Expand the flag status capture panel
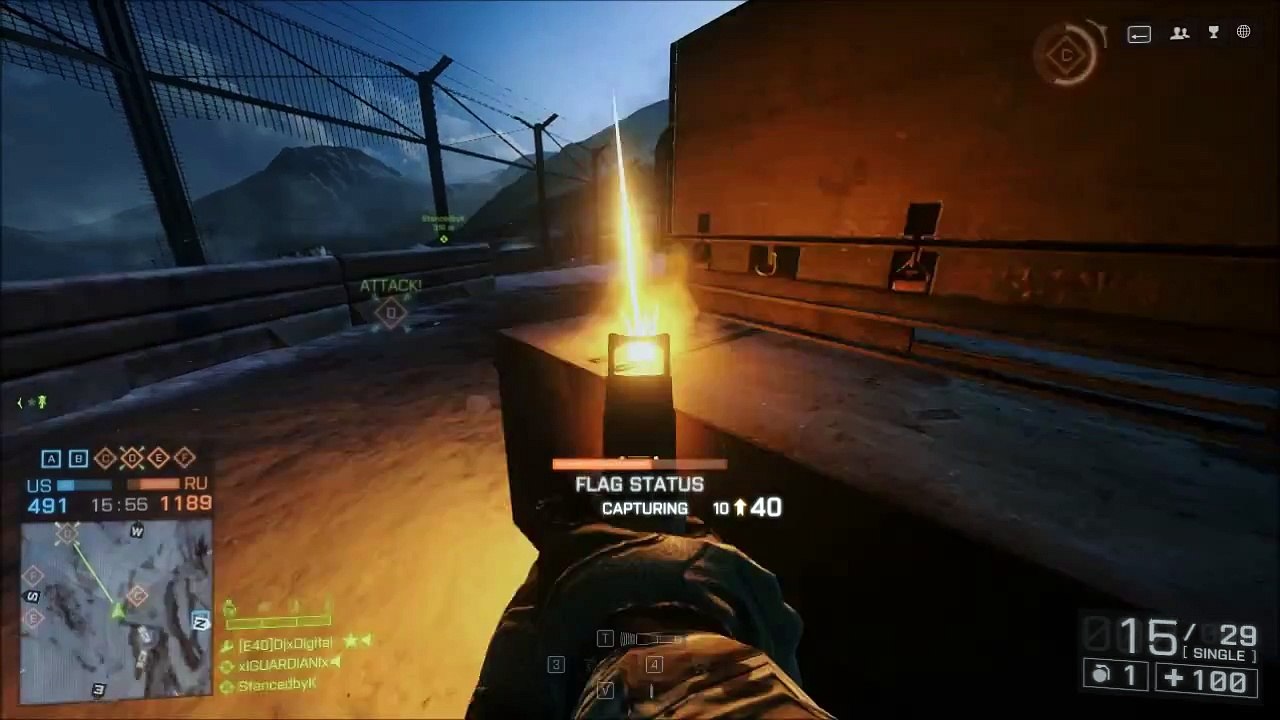This screenshot has width=1280, height=720. (x=639, y=484)
